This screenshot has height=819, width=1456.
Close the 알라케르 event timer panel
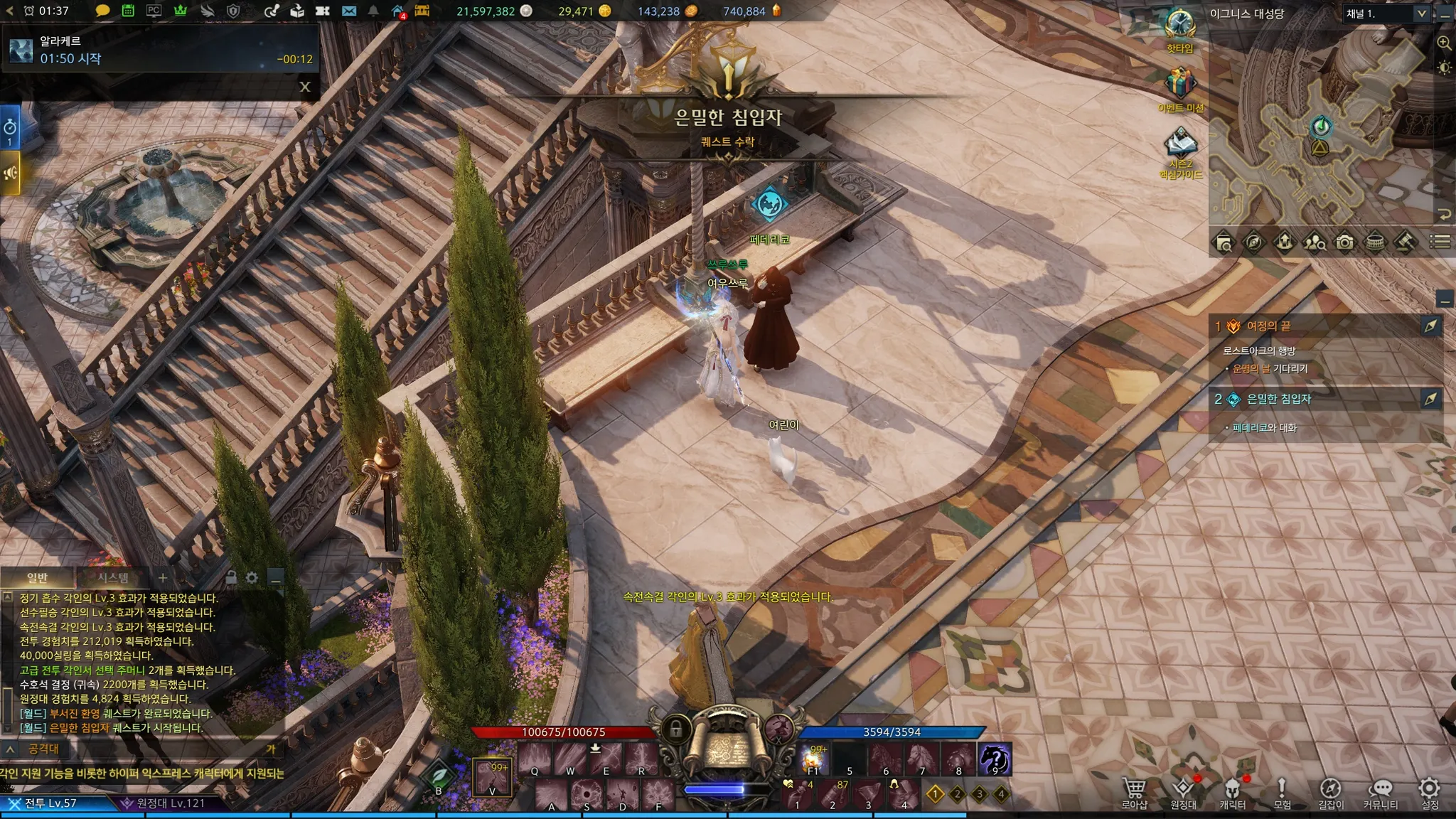point(305,87)
